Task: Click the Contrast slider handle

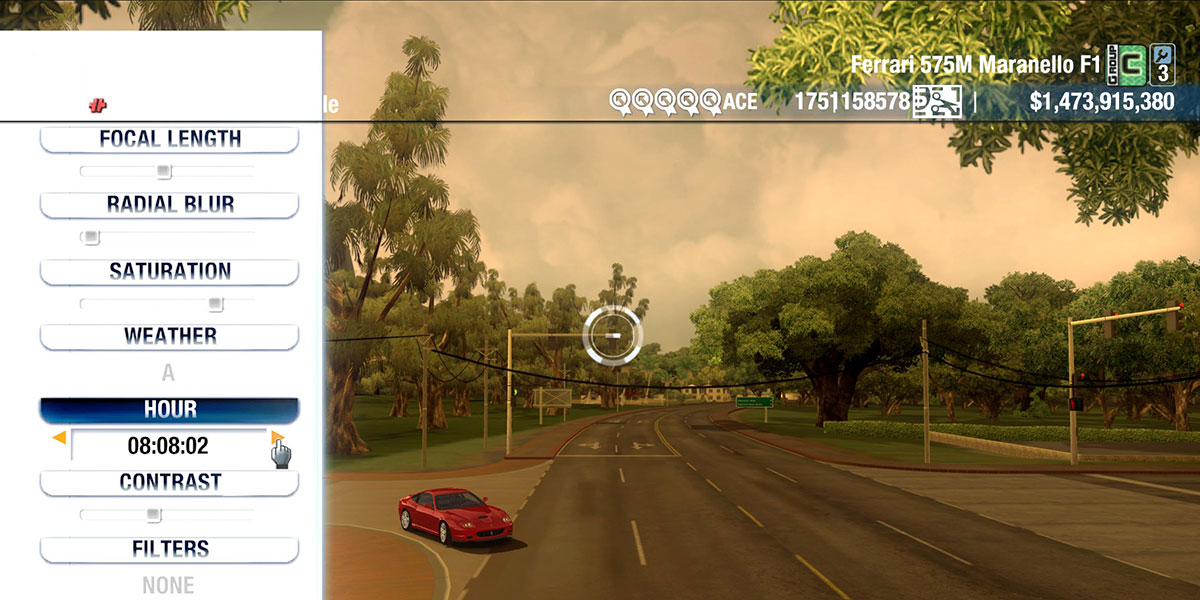Action: [153, 515]
